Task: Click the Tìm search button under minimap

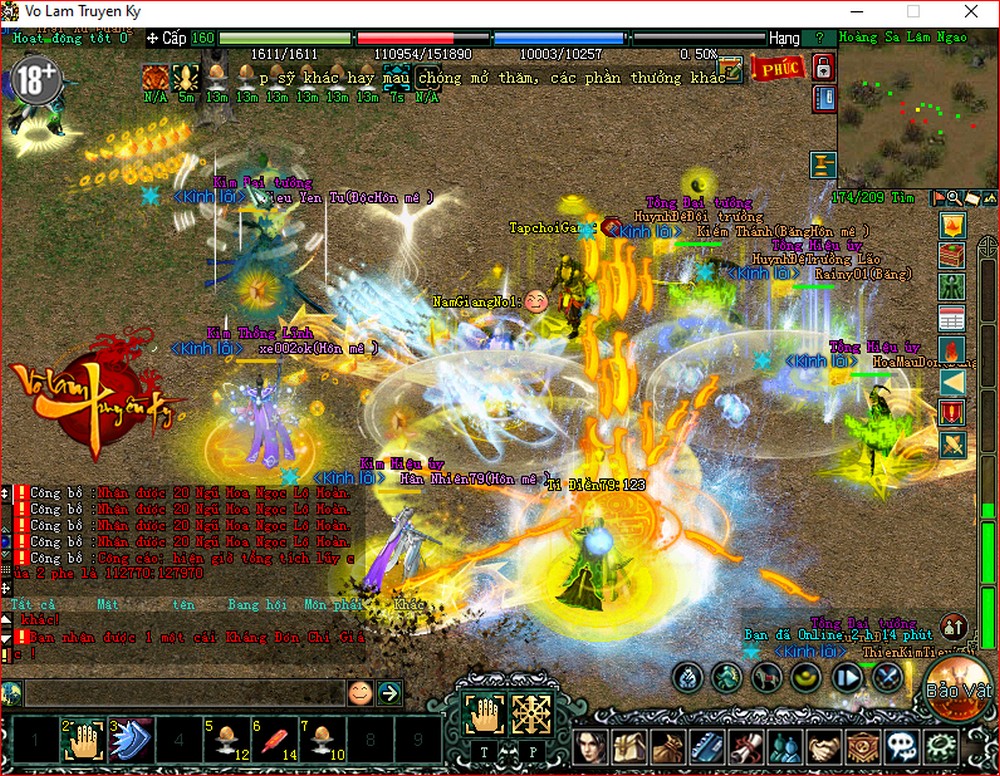Action: [x=904, y=198]
